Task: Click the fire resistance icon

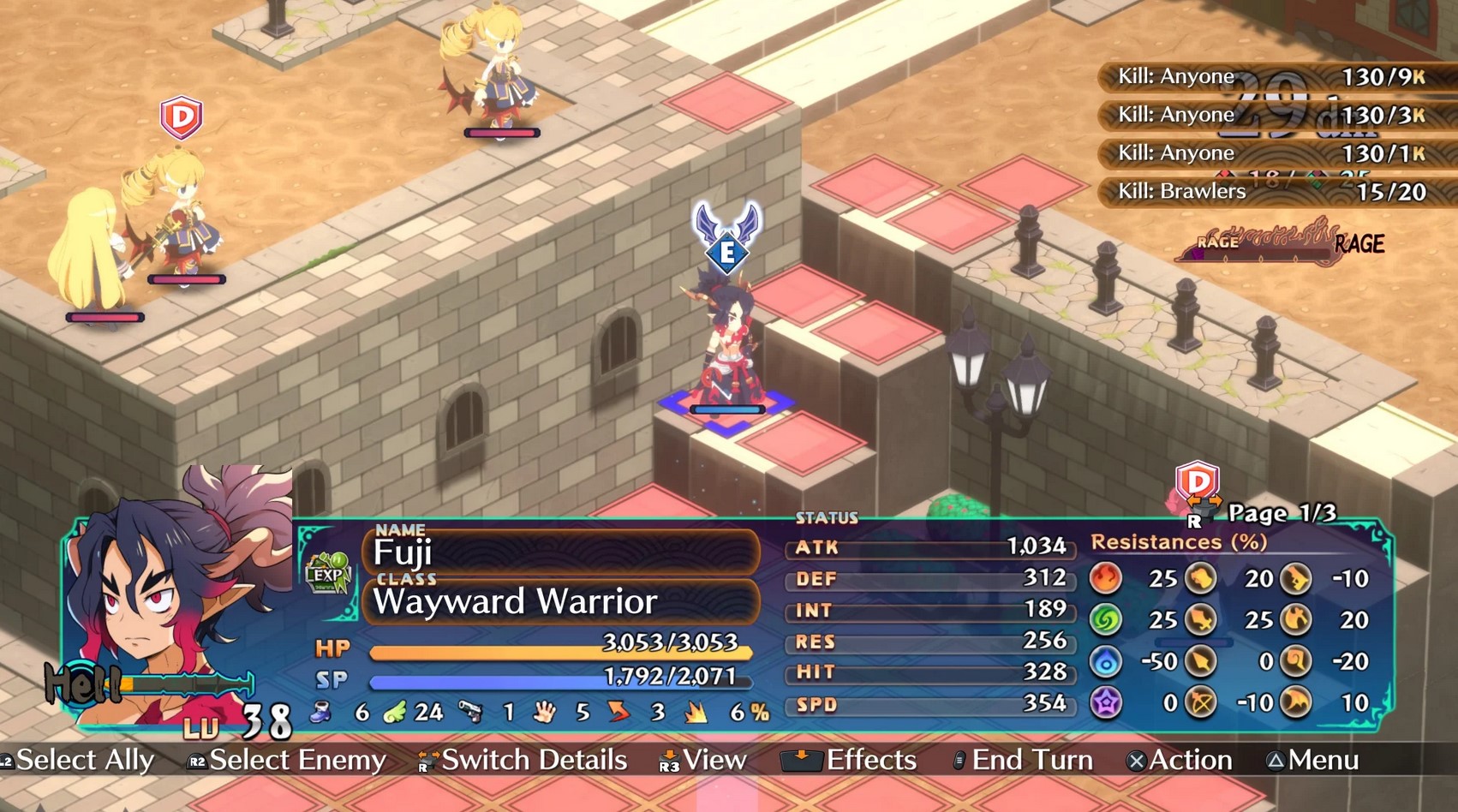Action: click(x=1106, y=579)
